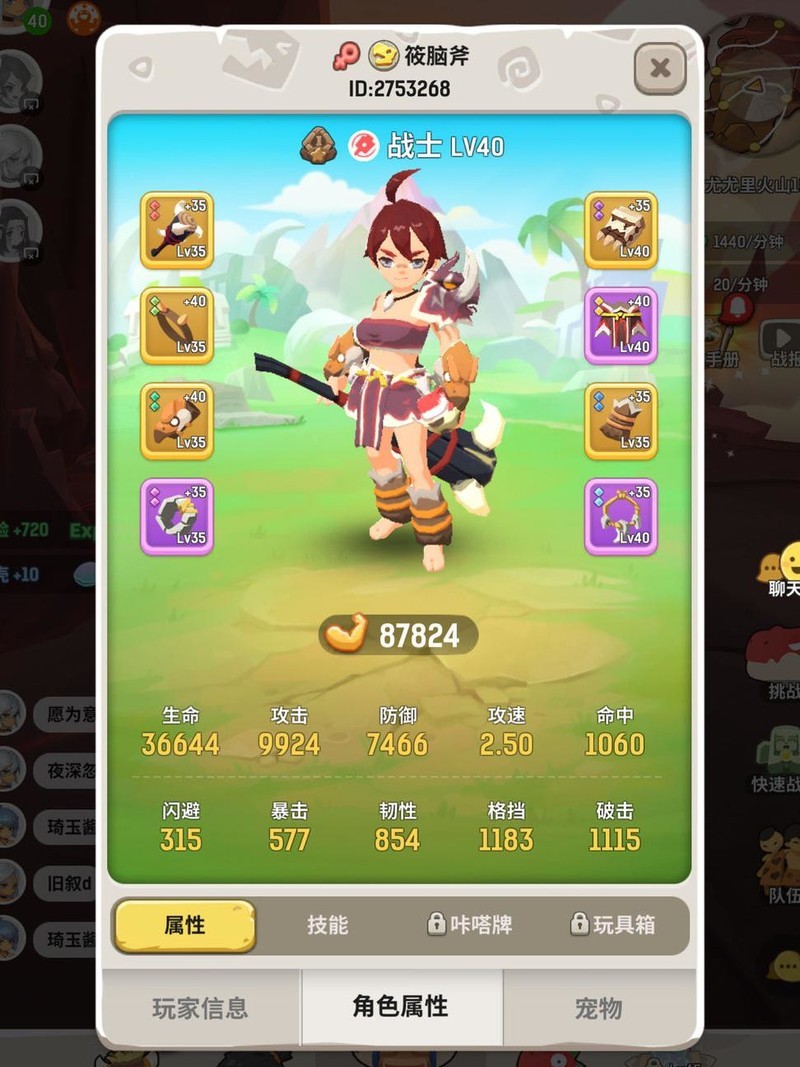Select the fur boots equipment slot

(621, 421)
